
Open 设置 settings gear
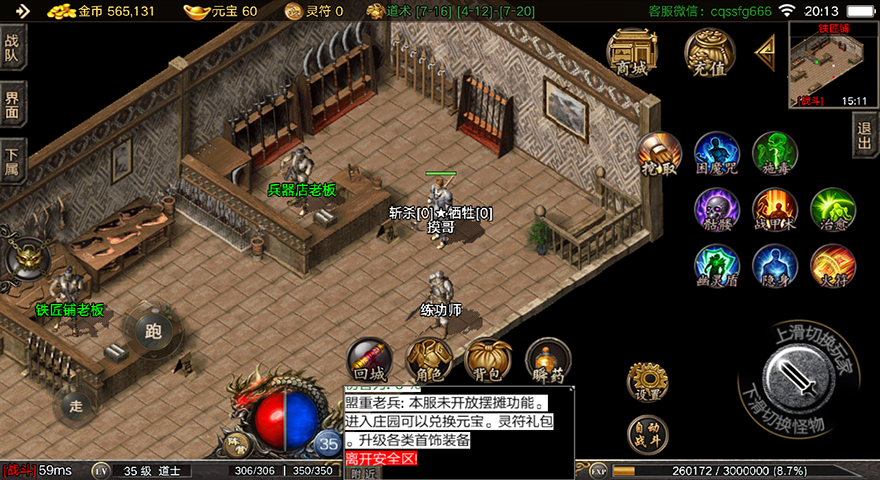(647, 382)
